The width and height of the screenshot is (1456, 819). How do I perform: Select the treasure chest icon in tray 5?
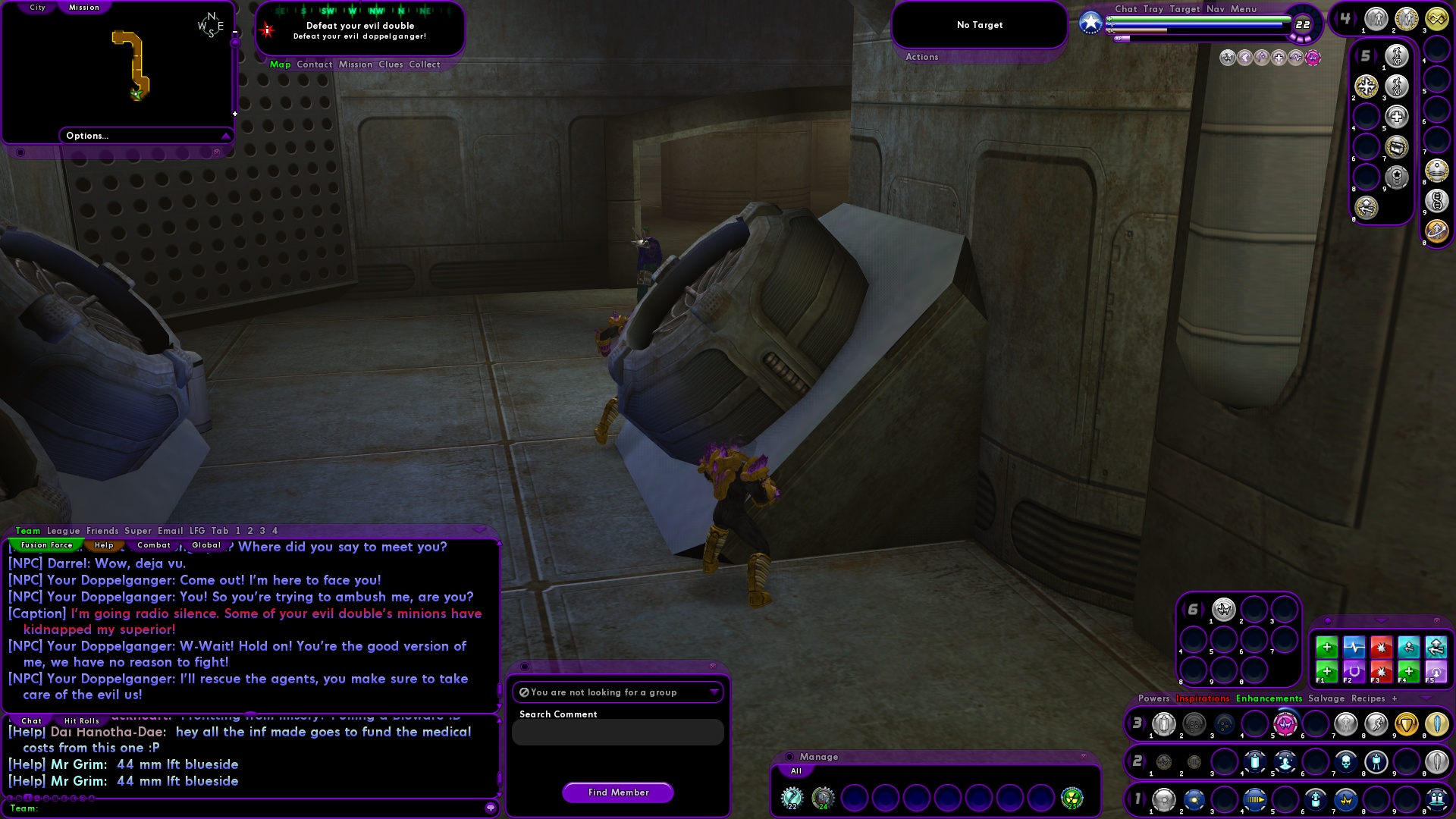[x=1396, y=146]
